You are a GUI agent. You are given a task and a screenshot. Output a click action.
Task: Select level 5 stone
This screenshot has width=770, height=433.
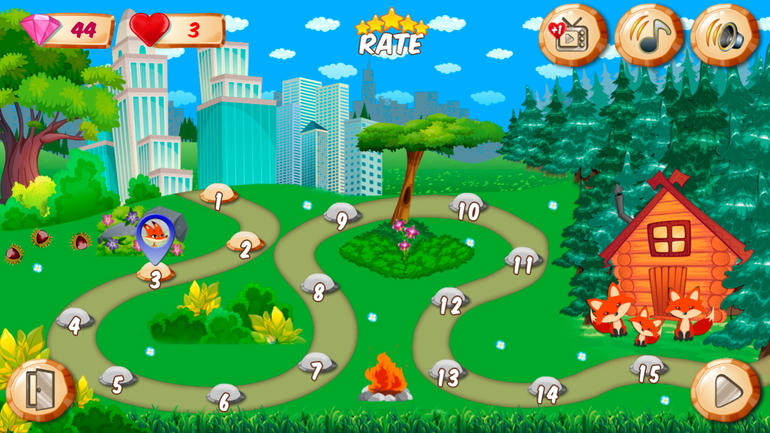118,379
